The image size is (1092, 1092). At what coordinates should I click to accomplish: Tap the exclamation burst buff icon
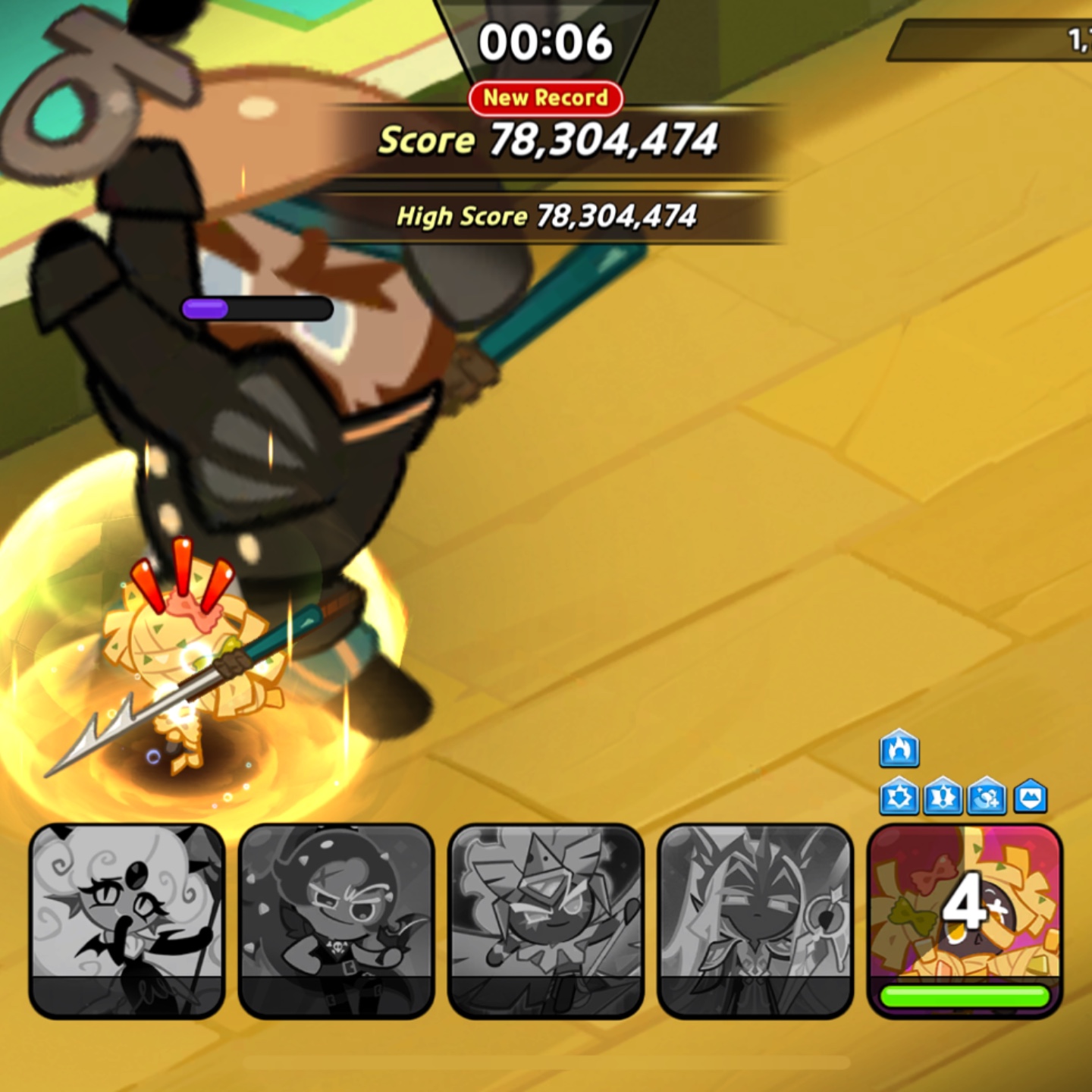[943, 797]
